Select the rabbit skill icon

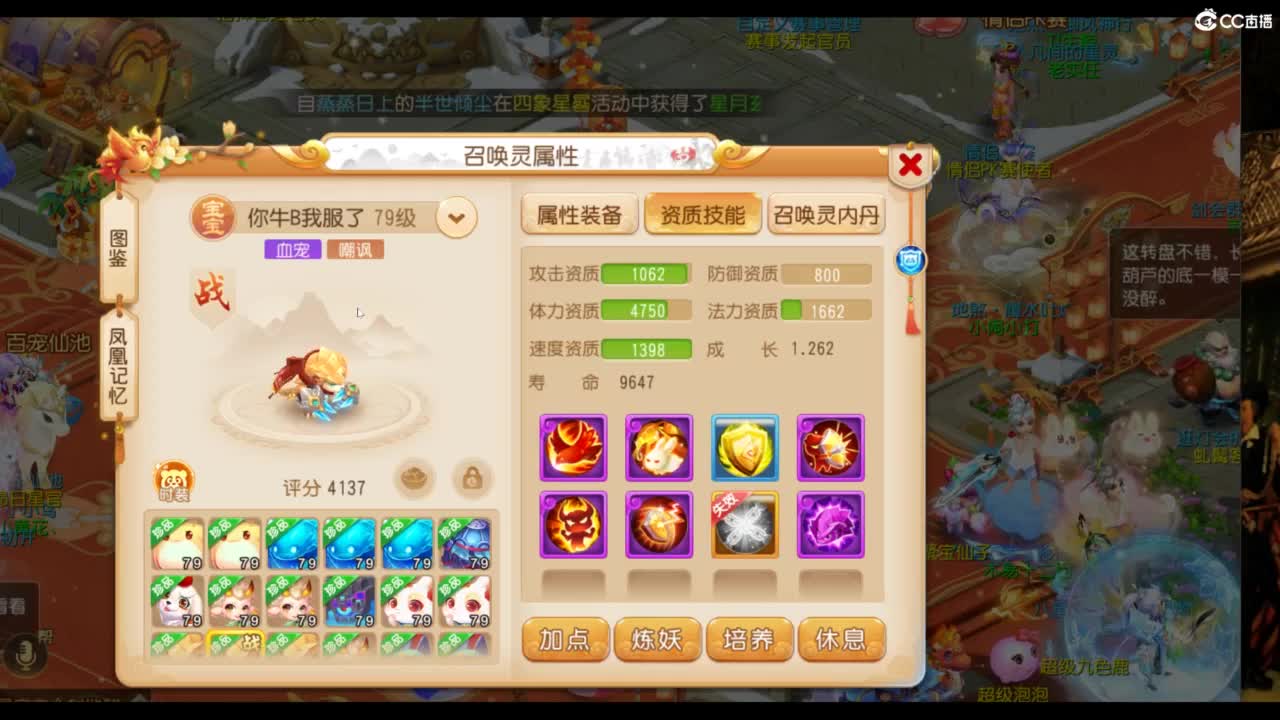coord(658,448)
